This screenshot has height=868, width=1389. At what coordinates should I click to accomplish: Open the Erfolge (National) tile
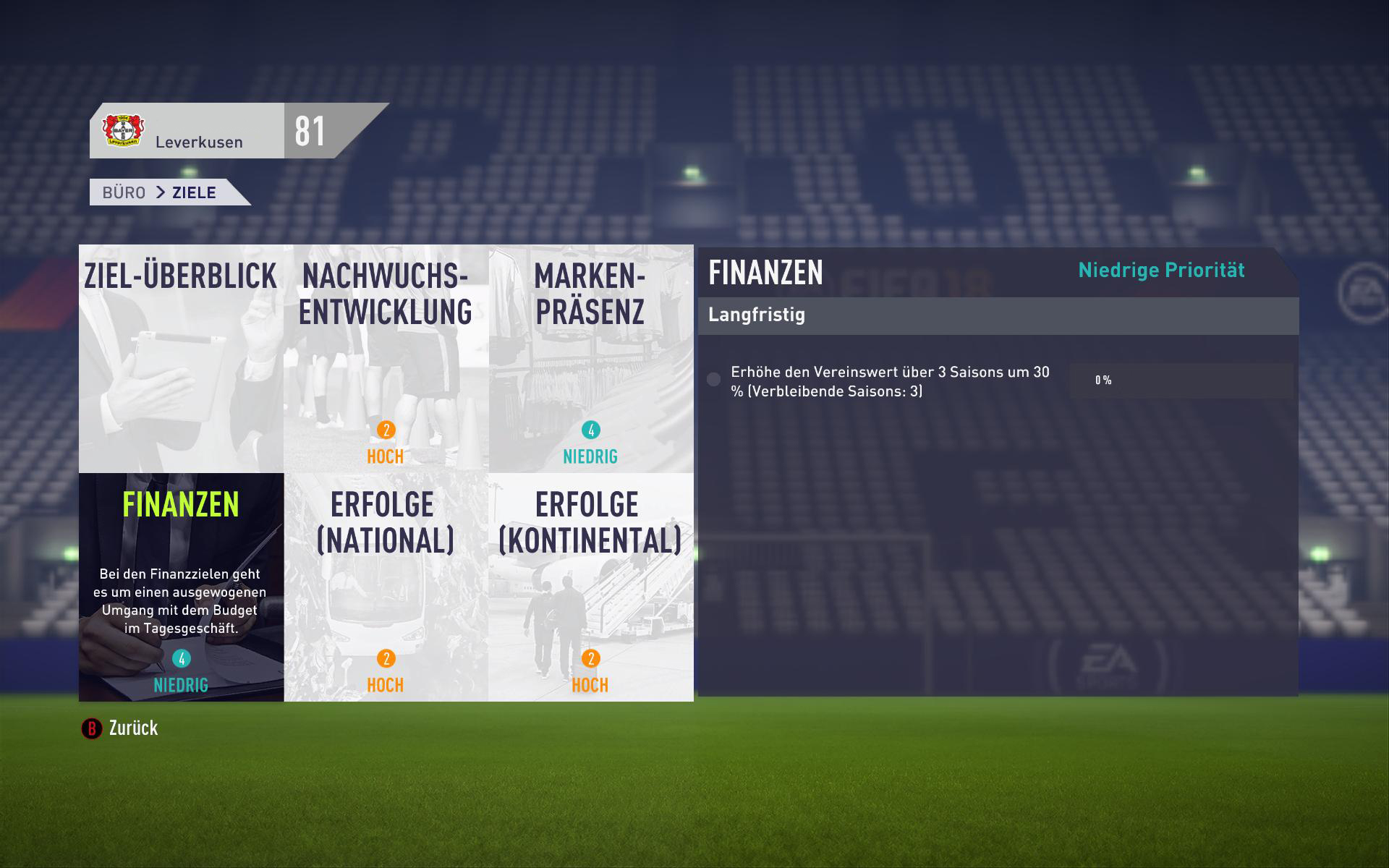point(386,587)
